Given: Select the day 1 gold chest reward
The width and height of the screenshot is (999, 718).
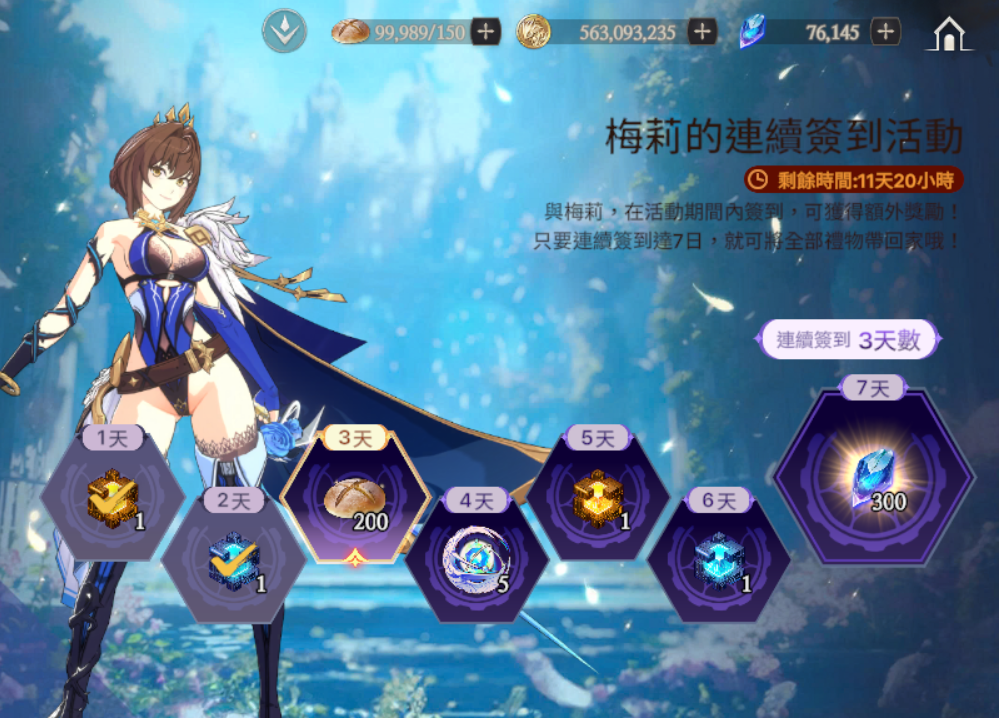Looking at the screenshot, I should (x=112, y=497).
